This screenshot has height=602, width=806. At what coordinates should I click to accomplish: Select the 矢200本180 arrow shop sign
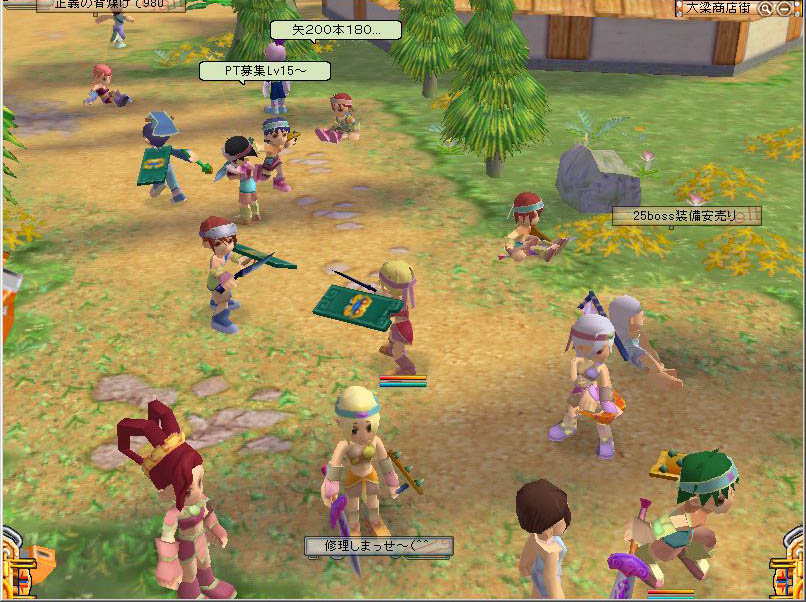[x=336, y=30]
